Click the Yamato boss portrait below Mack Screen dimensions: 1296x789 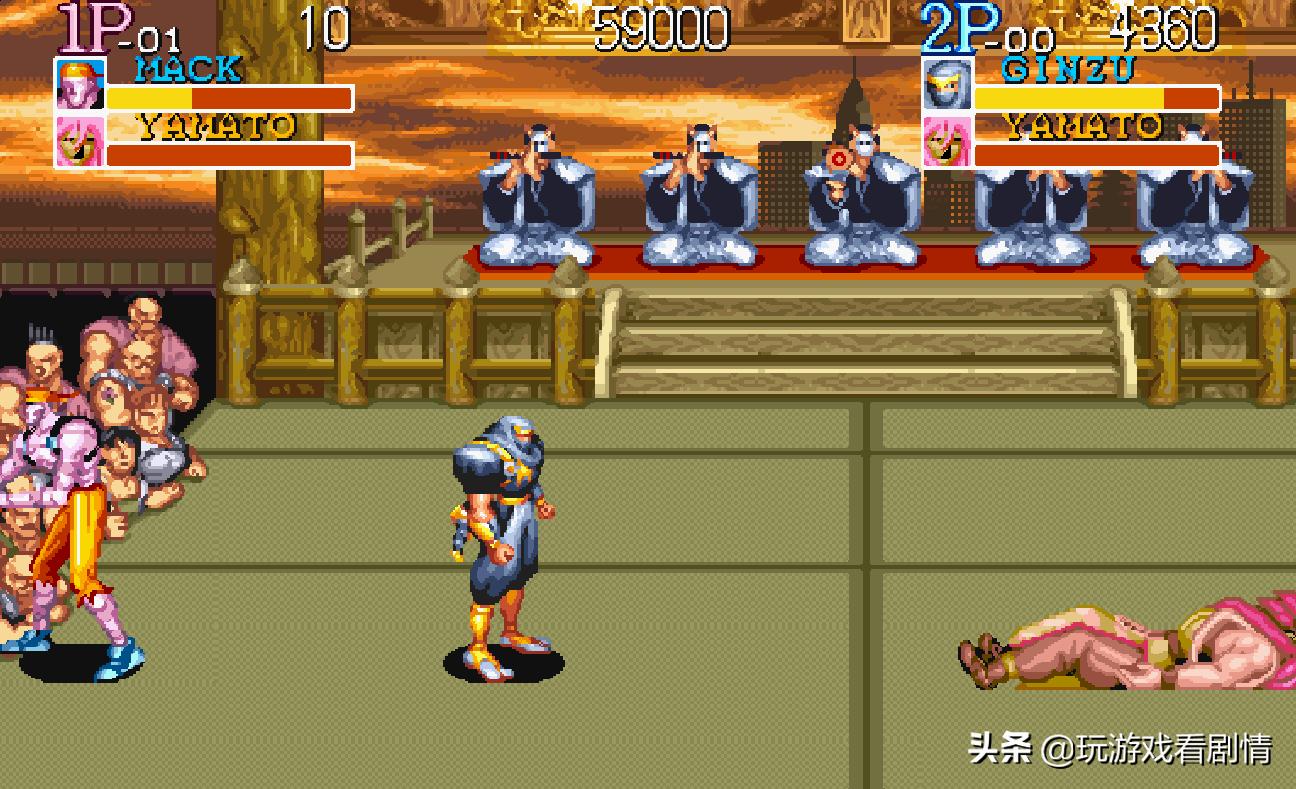click(x=80, y=141)
